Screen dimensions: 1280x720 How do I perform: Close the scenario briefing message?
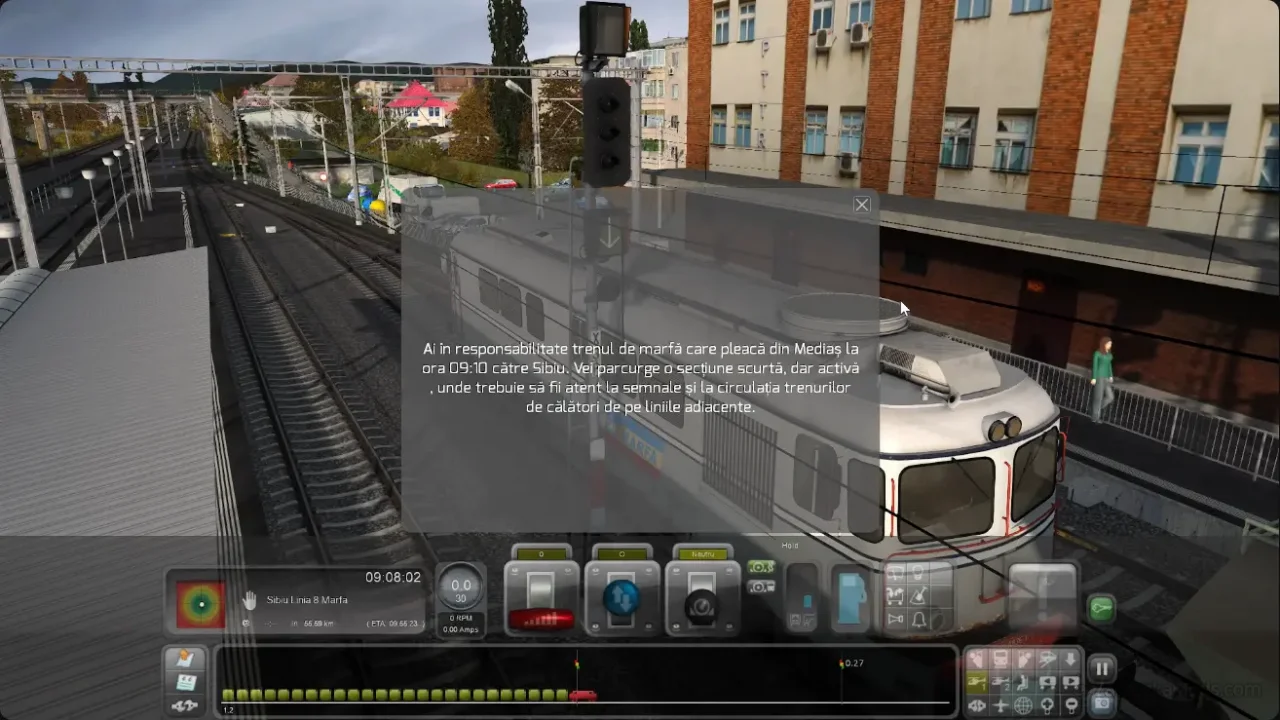point(862,205)
